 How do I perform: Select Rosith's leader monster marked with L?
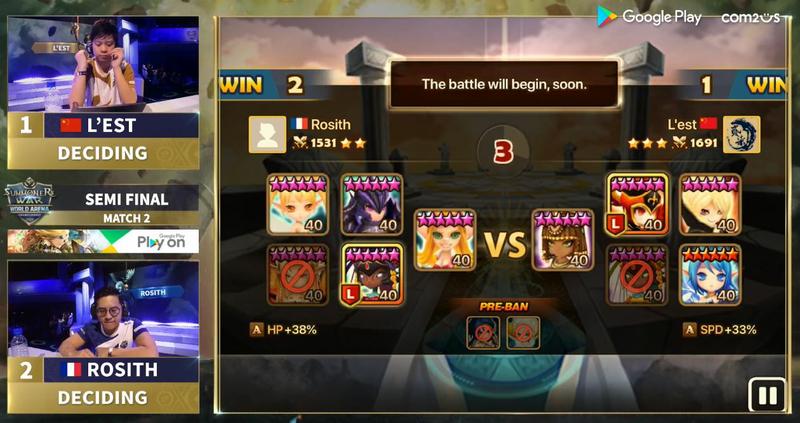372,274
